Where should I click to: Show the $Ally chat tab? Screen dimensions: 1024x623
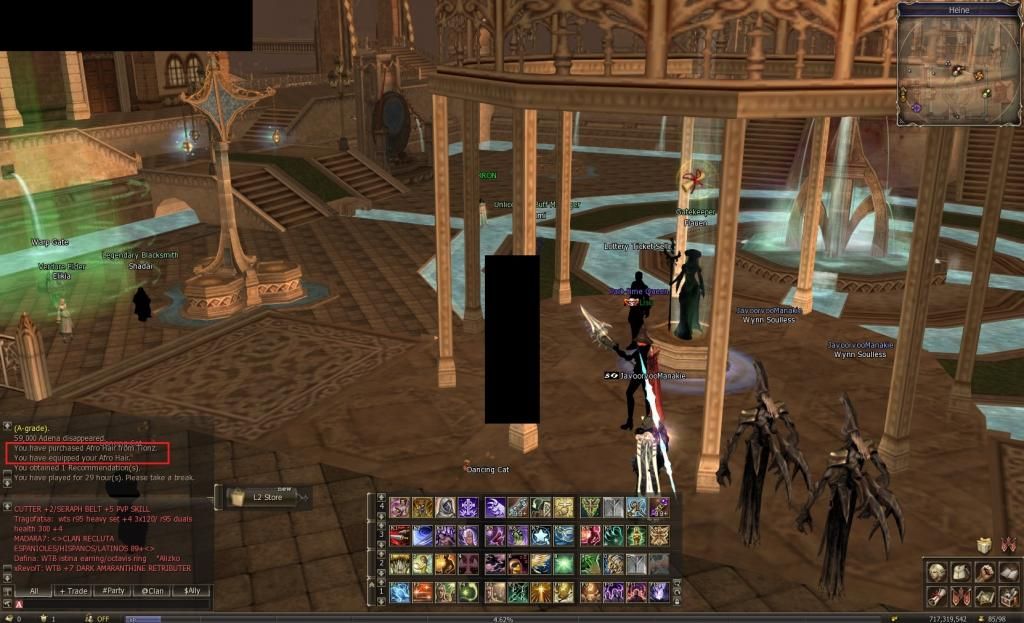pyautogui.click(x=190, y=591)
